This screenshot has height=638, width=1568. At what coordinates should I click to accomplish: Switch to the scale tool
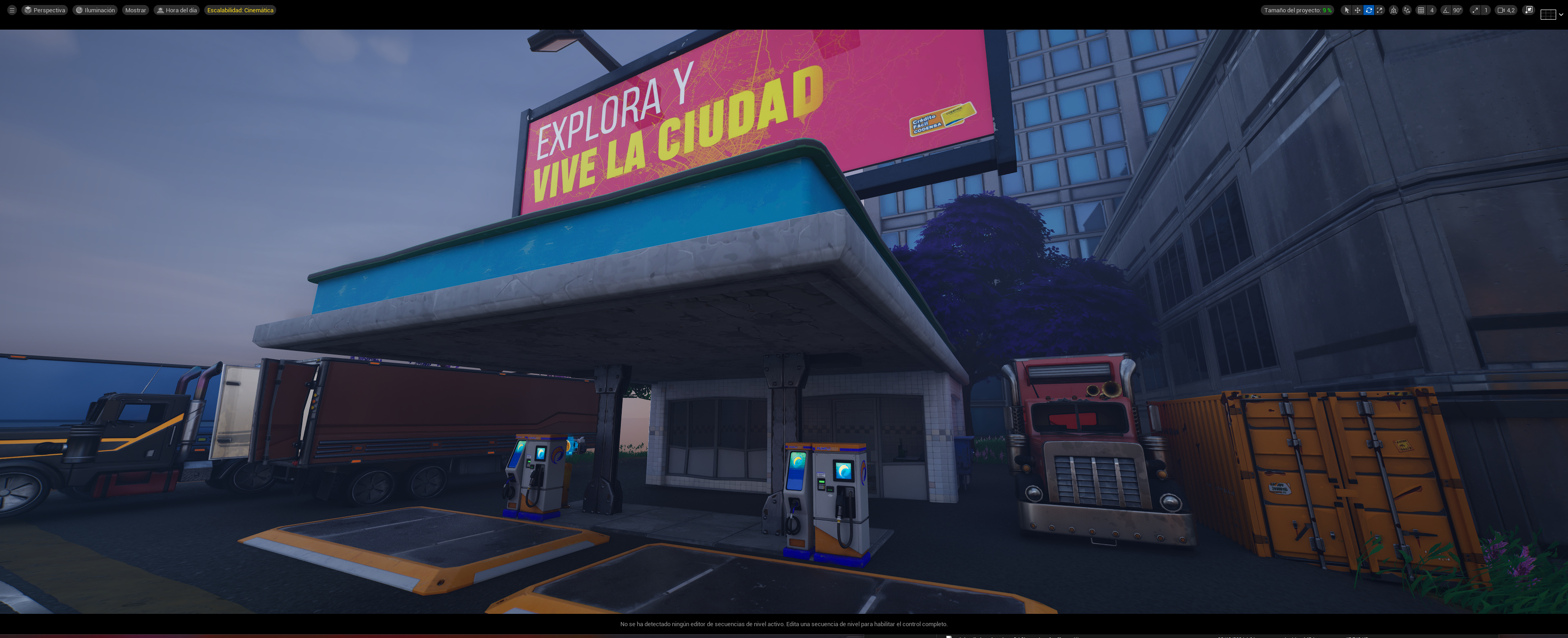pyautogui.click(x=1379, y=10)
